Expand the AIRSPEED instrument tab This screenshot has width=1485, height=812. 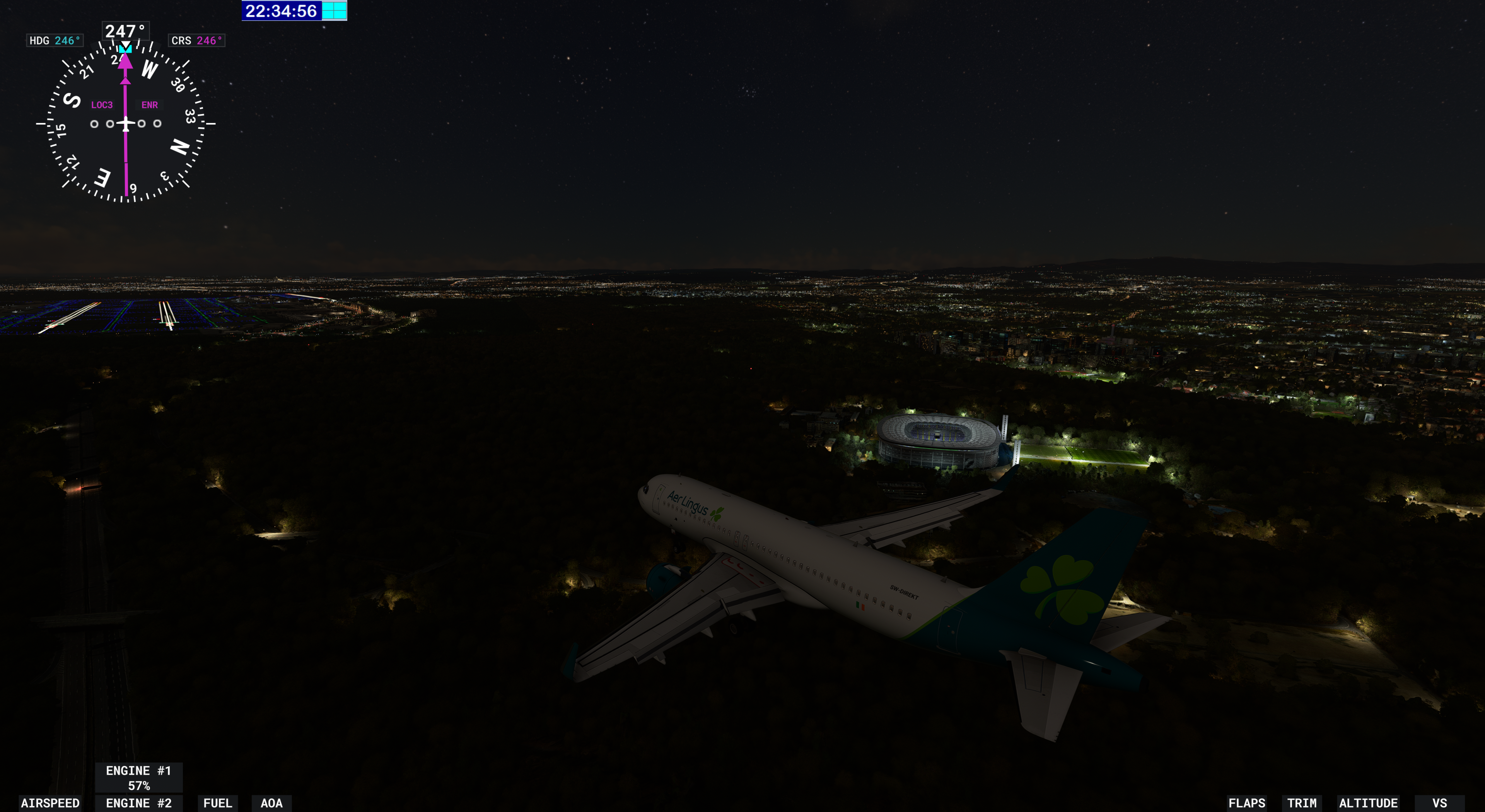click(50, 803)
